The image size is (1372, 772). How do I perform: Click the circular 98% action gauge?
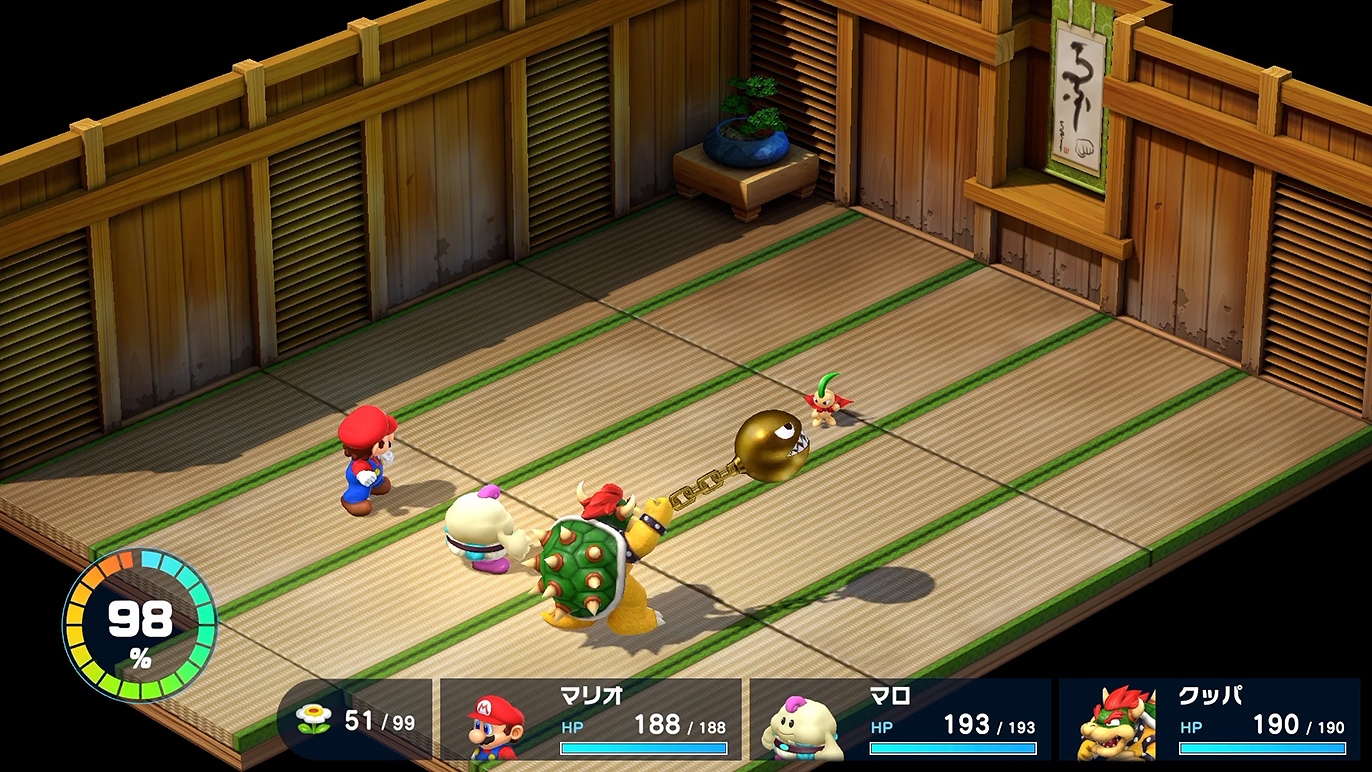tap(140, 624)
